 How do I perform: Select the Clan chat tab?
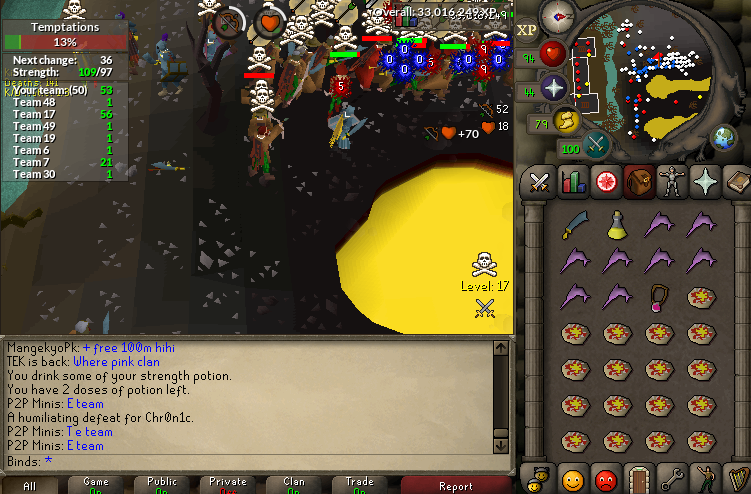pos(294,486)
